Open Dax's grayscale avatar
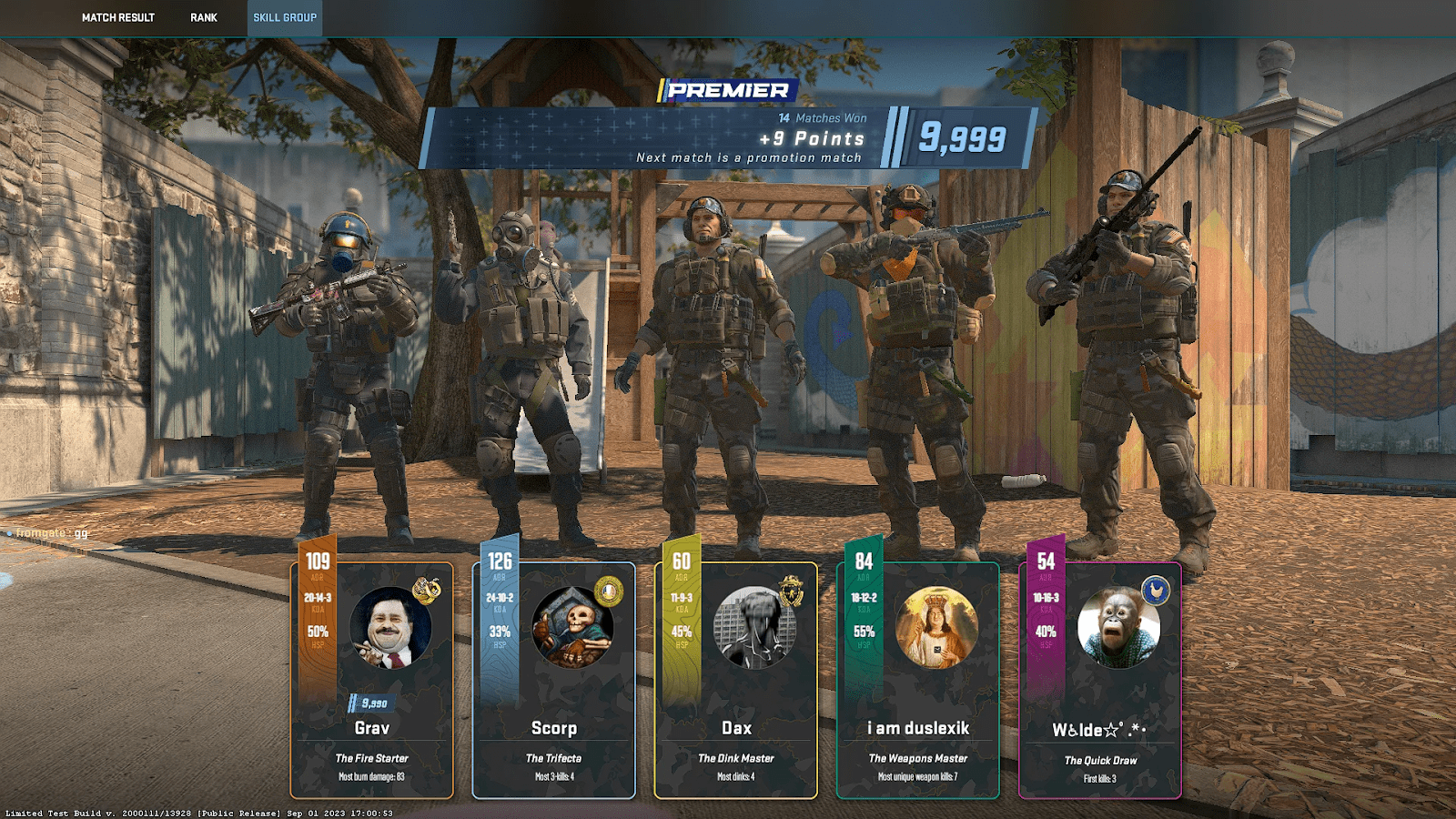Image resolution: width=1456 pixels, height=819 pixels. [x=754, y=628]
